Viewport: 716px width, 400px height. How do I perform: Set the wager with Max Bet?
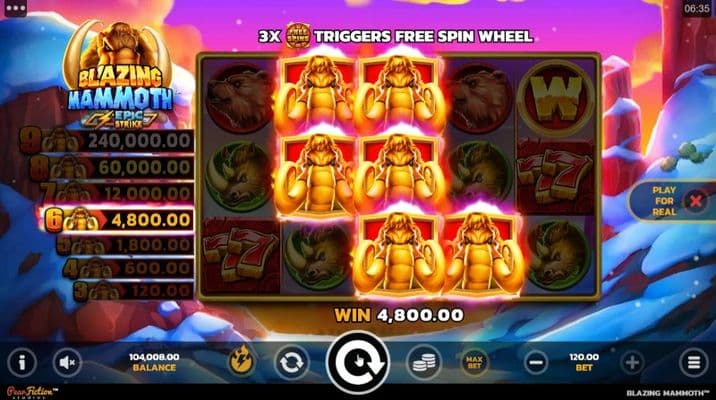pyautogui.click(x=473, y=361)
